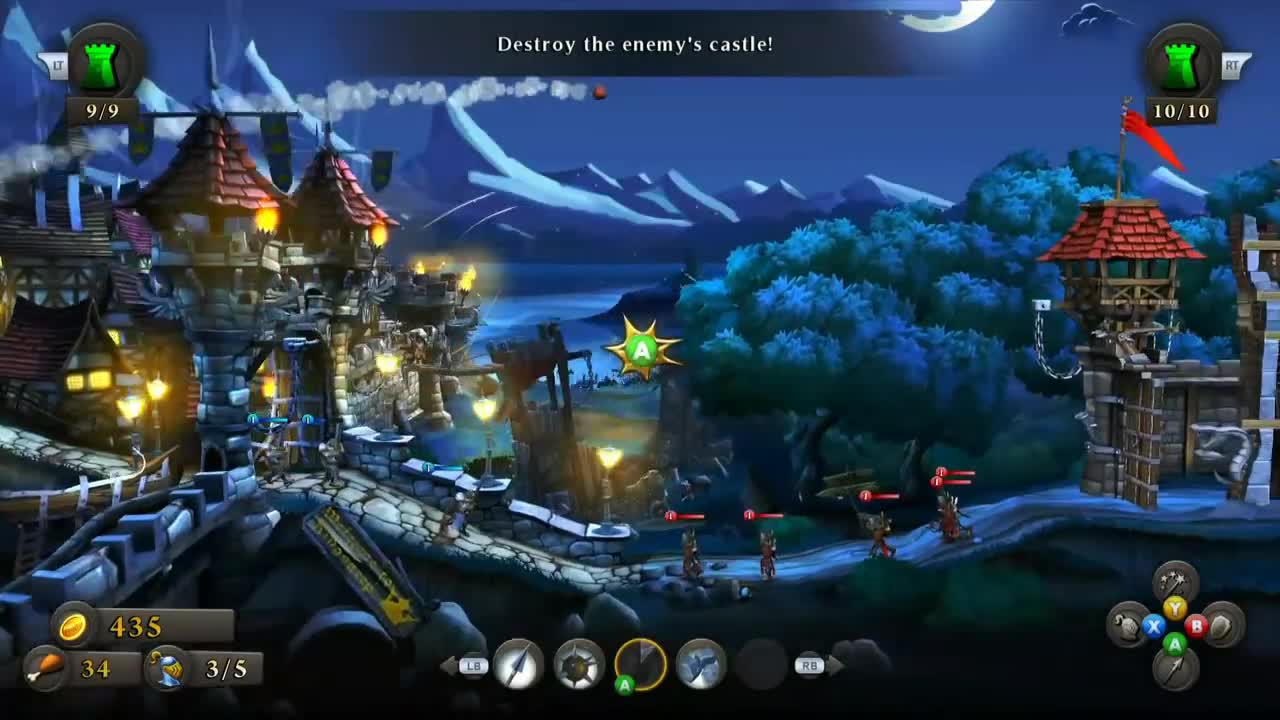Toggle the empty weapon slot beside RB
1280x720 pixels.
coord(760,663)
